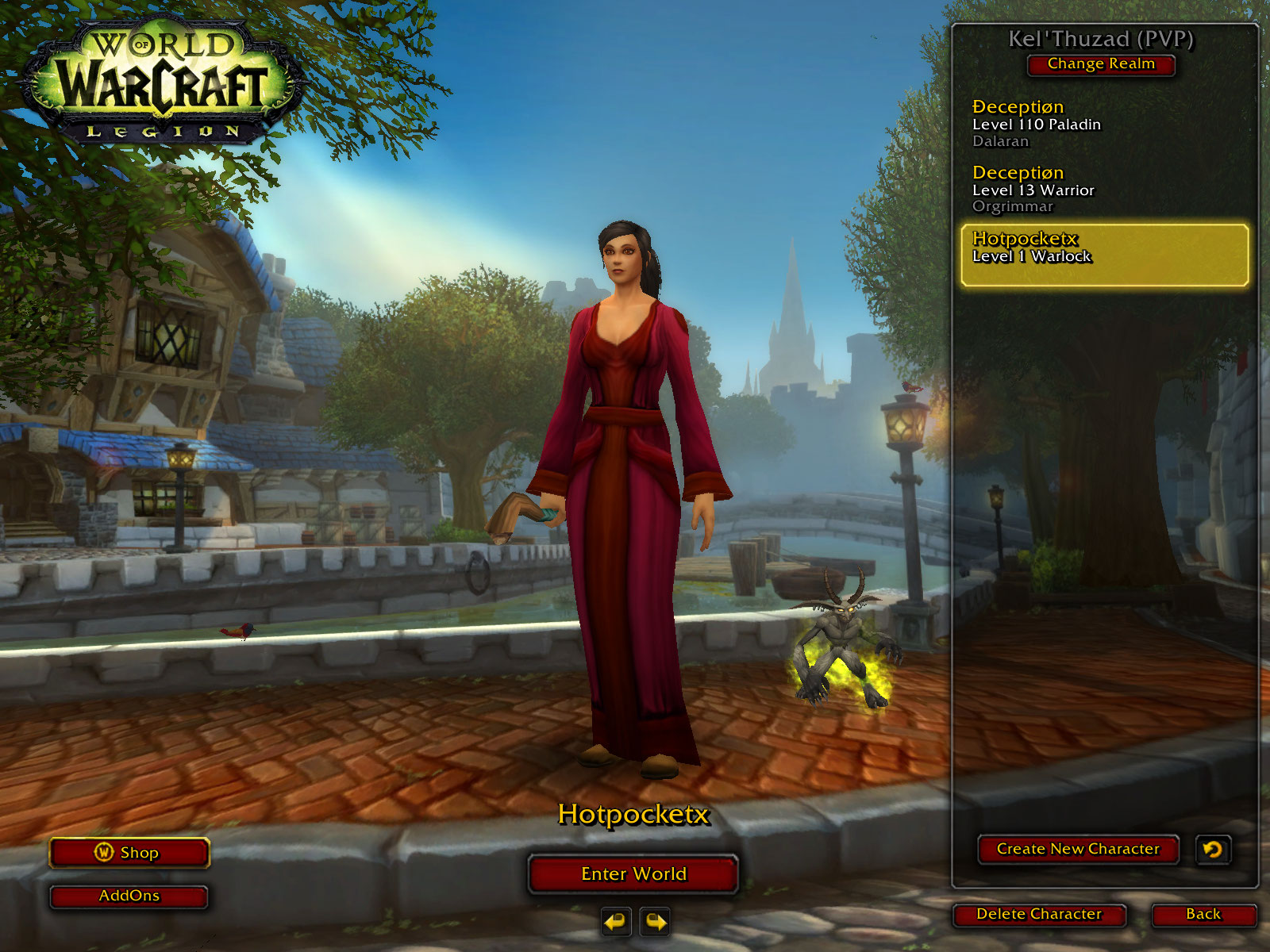Delete Character button
The width and height of the screenshot is (1270, 952).
pos(1039,914)
